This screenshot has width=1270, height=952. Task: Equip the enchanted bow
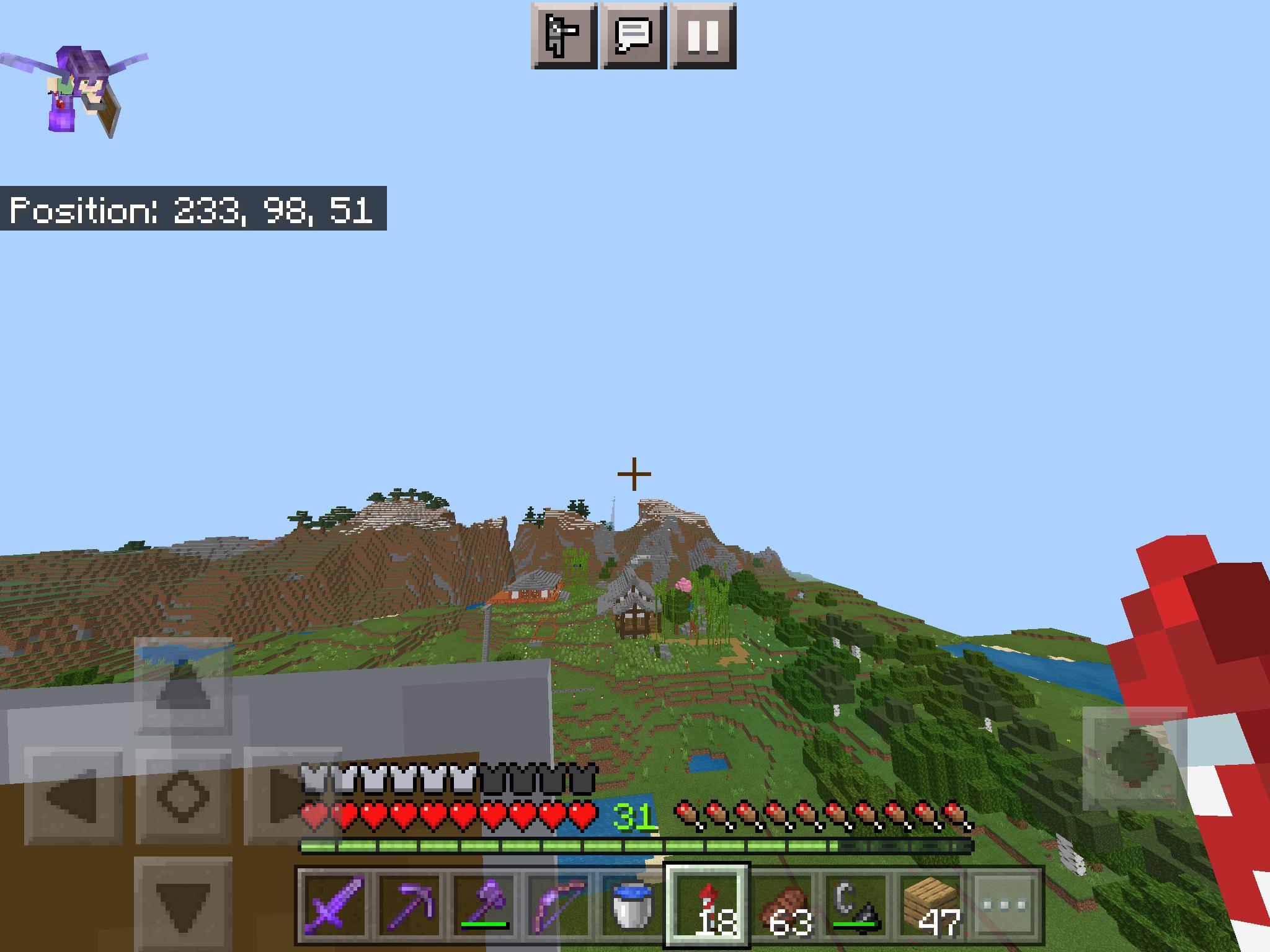pos(561,908)
